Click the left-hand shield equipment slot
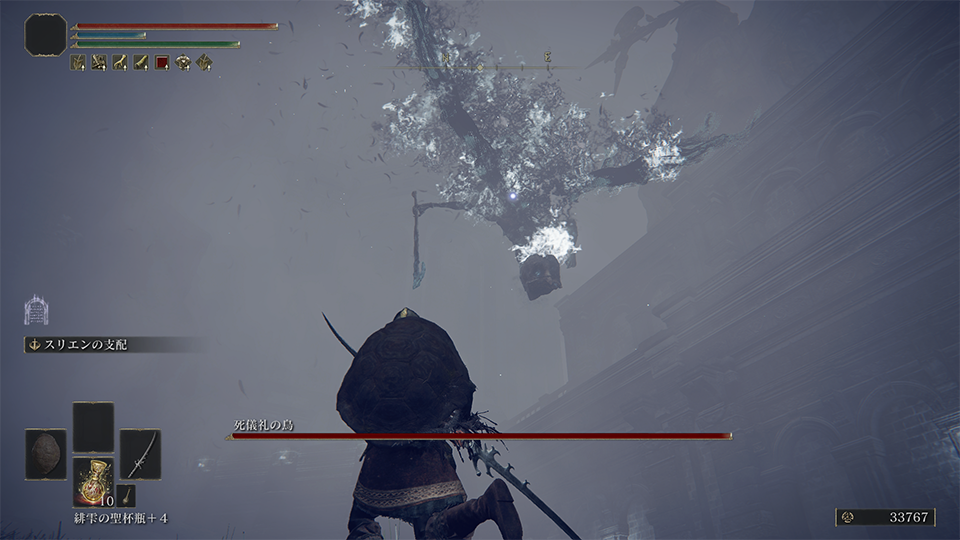Screen dimensions: 960x540 coord(46,454)
